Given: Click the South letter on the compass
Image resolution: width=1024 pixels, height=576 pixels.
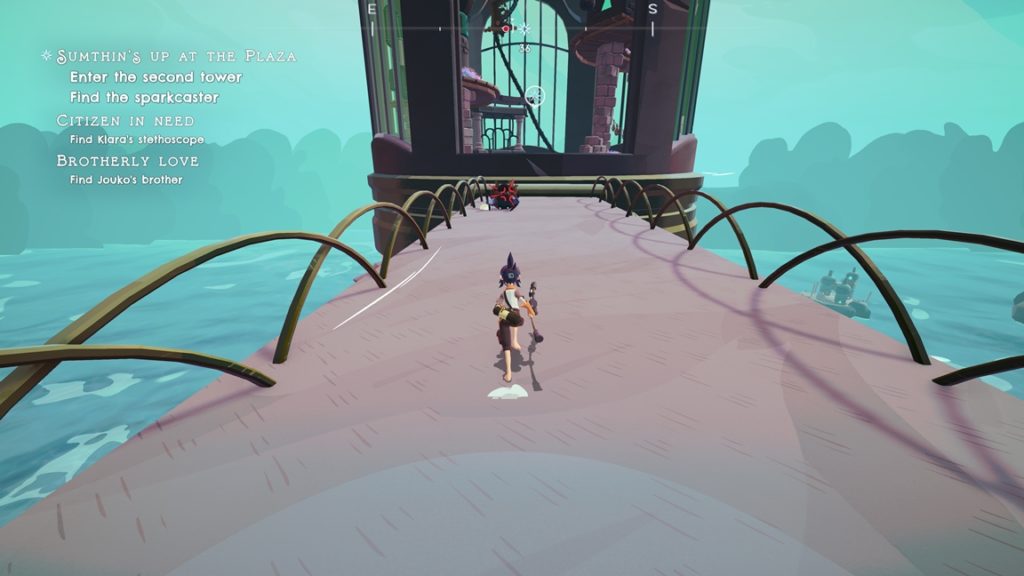Looking at the screenshot, I should click(652, 9).
